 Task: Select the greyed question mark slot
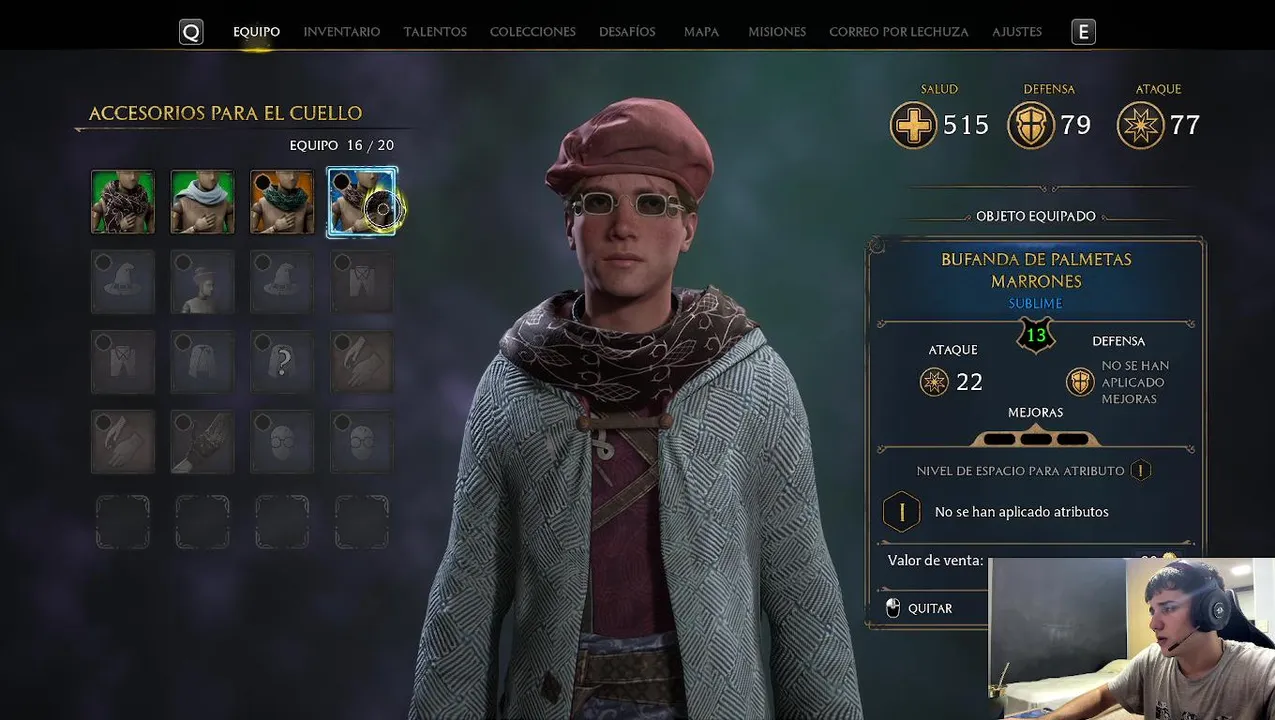(282, 362)
